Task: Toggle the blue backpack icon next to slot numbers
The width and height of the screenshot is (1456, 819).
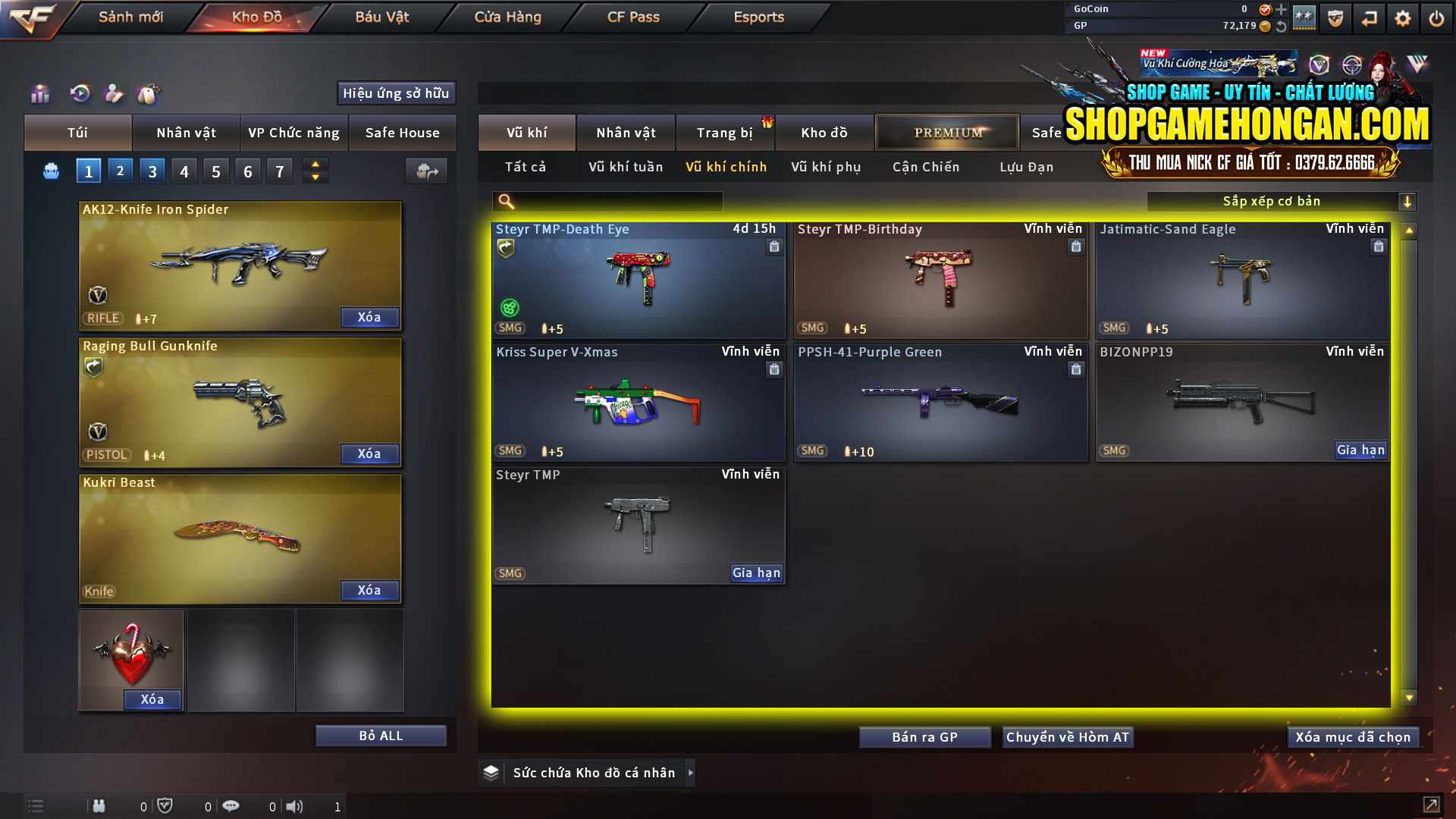Action: pos(50,171)
